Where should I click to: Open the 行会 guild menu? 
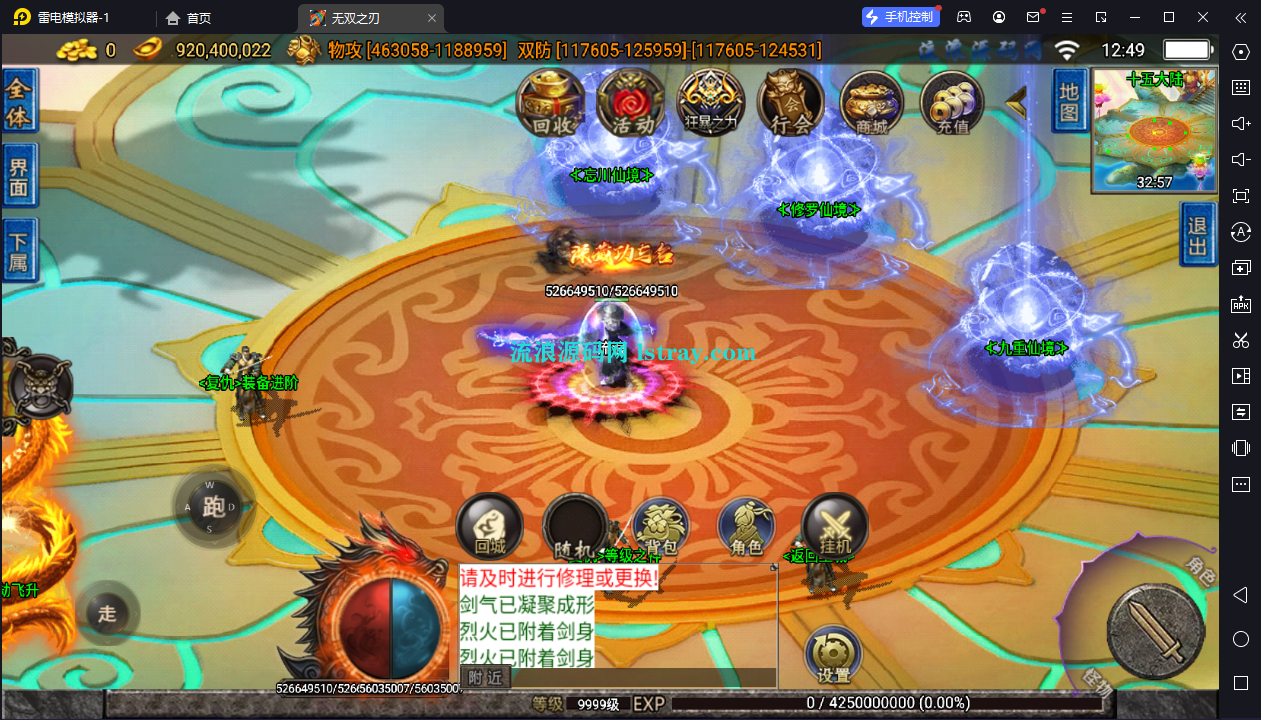coord(790,103)
